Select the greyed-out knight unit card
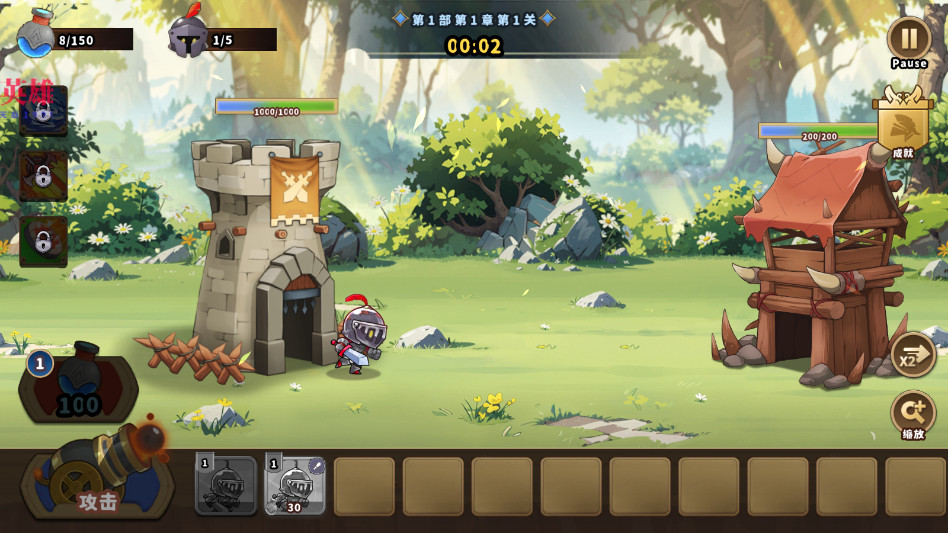Image resolution: width=948 pixels, height=533 pixels. 226,485
